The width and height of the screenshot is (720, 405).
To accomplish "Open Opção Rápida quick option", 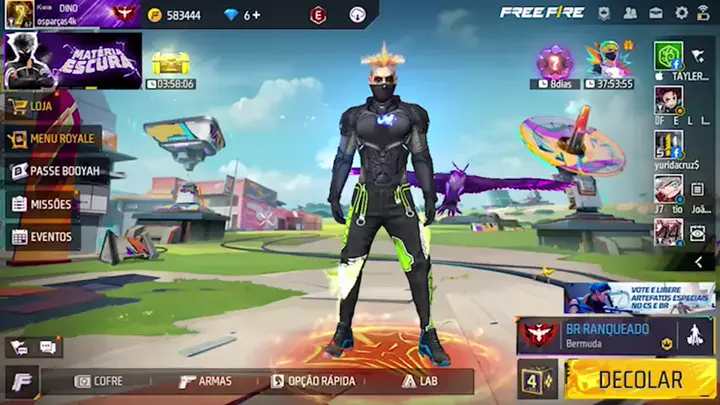I will click(x=313, y=381).
